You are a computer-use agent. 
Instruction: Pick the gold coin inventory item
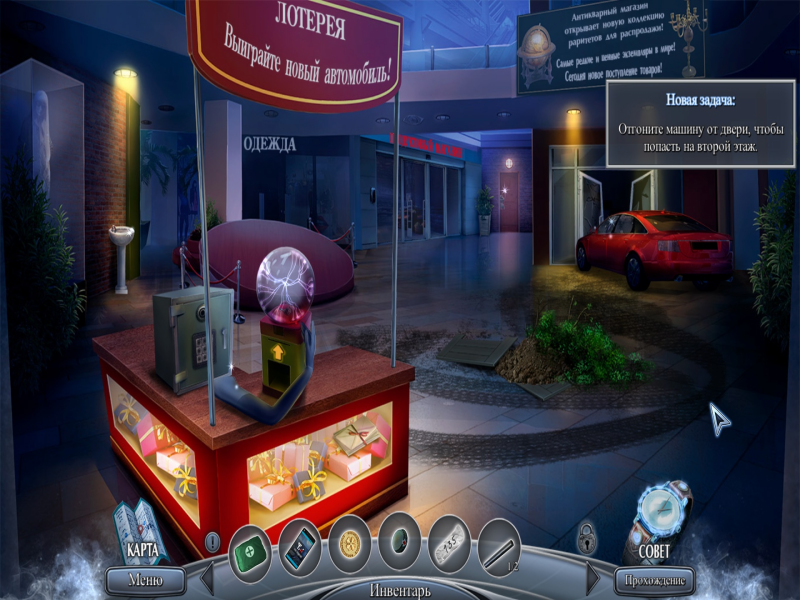tap(350, 547)
